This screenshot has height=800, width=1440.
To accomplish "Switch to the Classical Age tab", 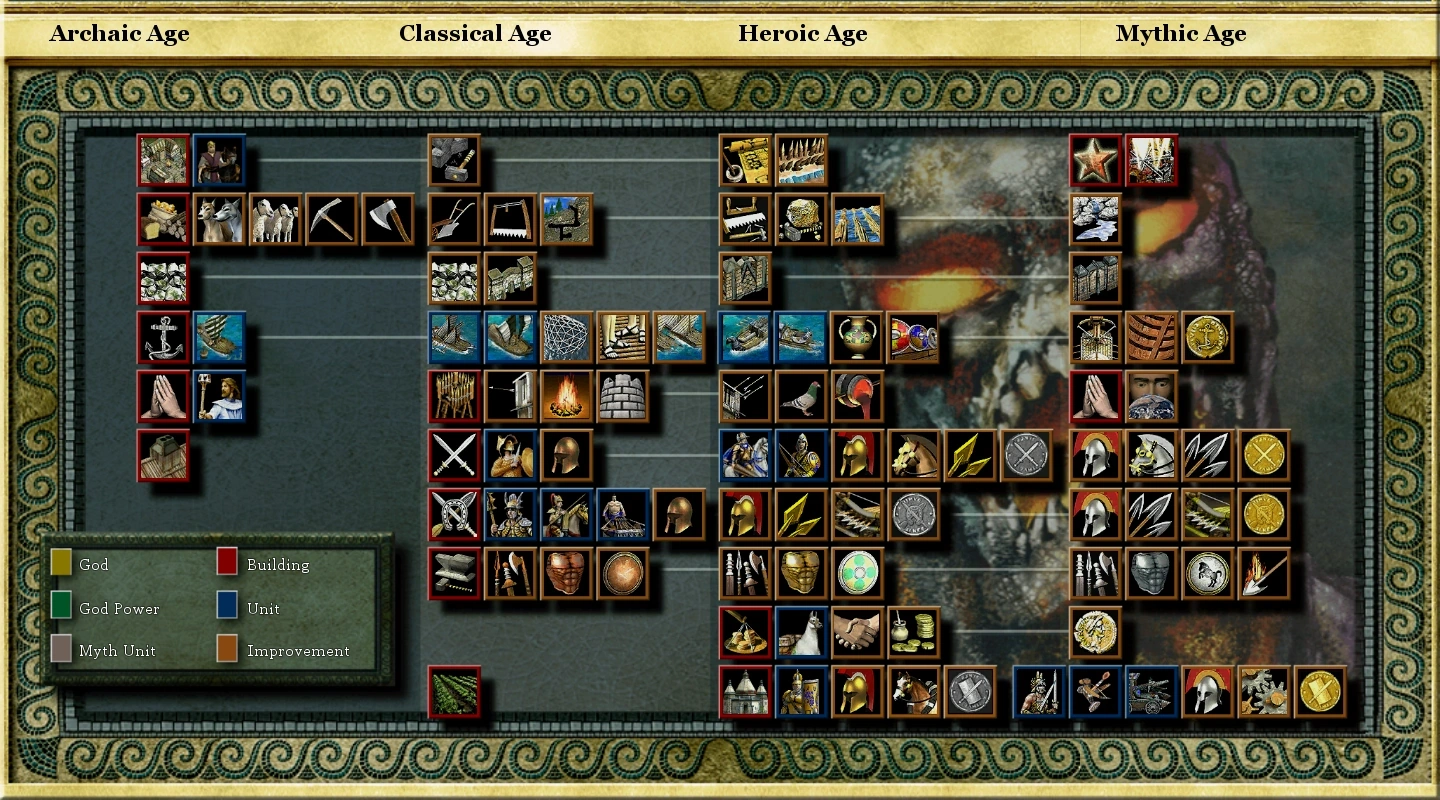I will pos(475,33).
